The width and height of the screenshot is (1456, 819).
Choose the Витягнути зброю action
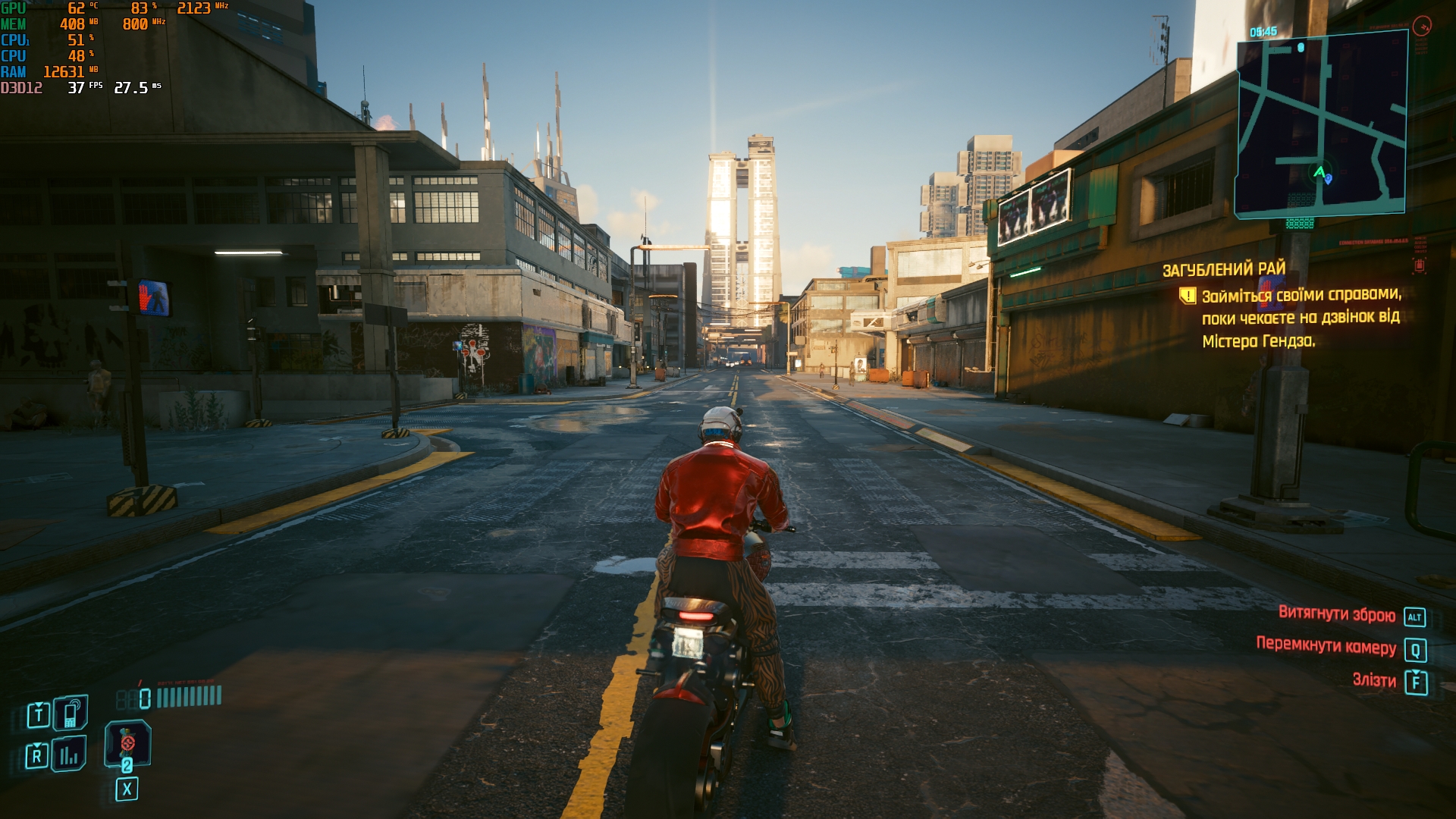(x=1337, y=614)
